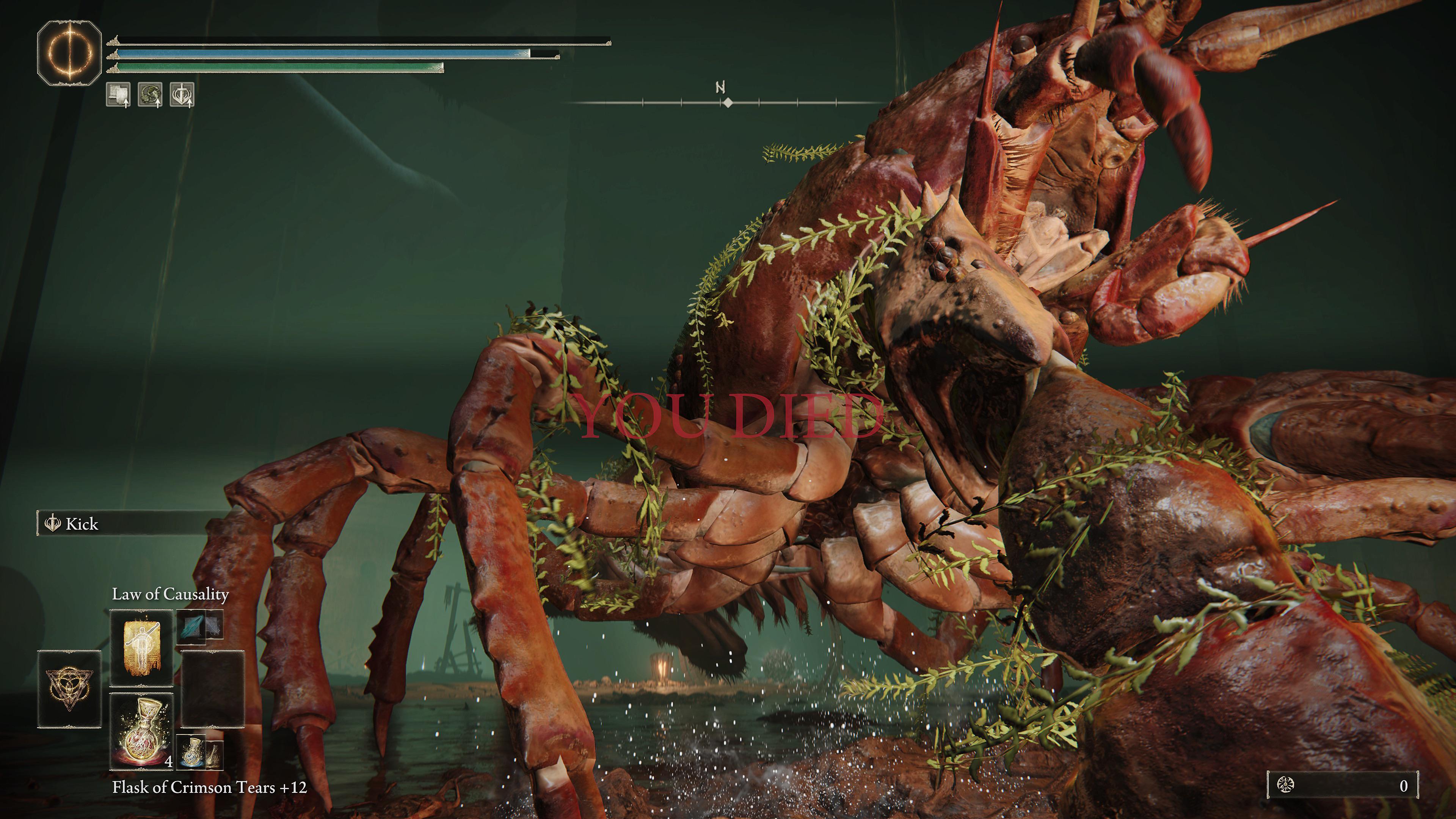Screen dimensions: 1456x819
Task: Click the overlapping scrolls buff icon
Action: tap(118, 94)
